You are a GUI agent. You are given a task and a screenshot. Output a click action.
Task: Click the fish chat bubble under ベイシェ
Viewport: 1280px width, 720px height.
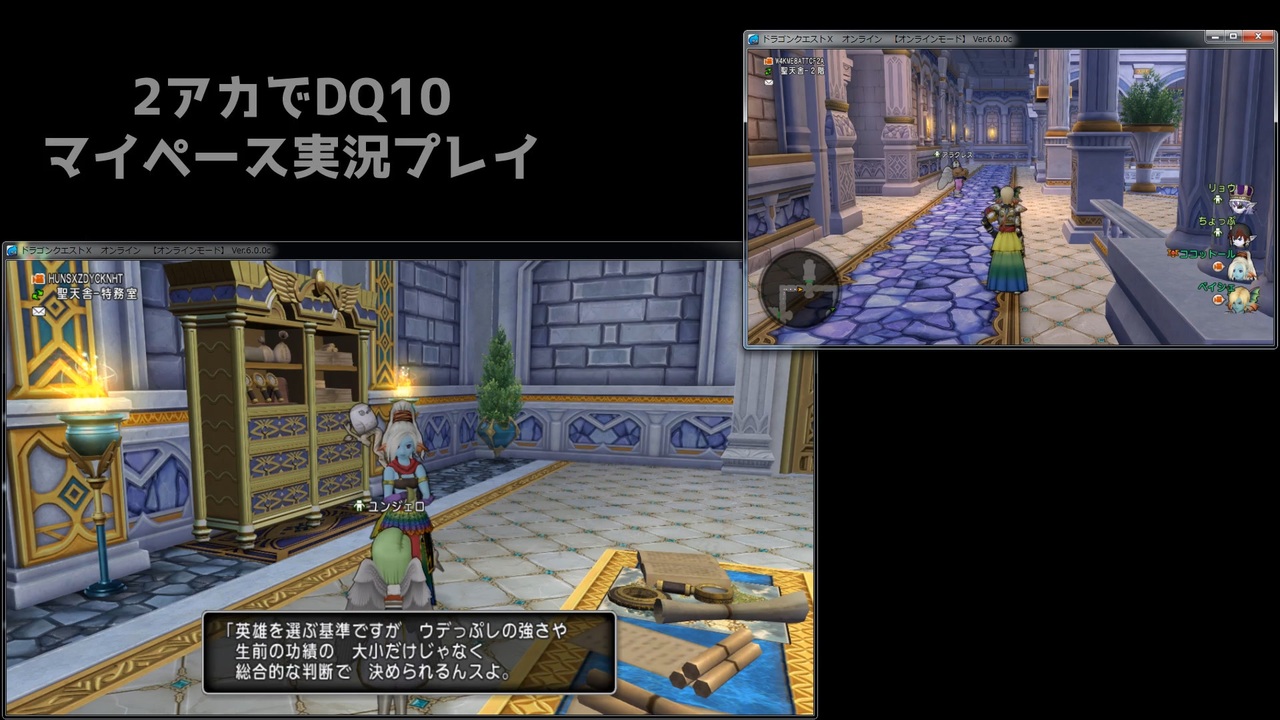(1218, 299)
